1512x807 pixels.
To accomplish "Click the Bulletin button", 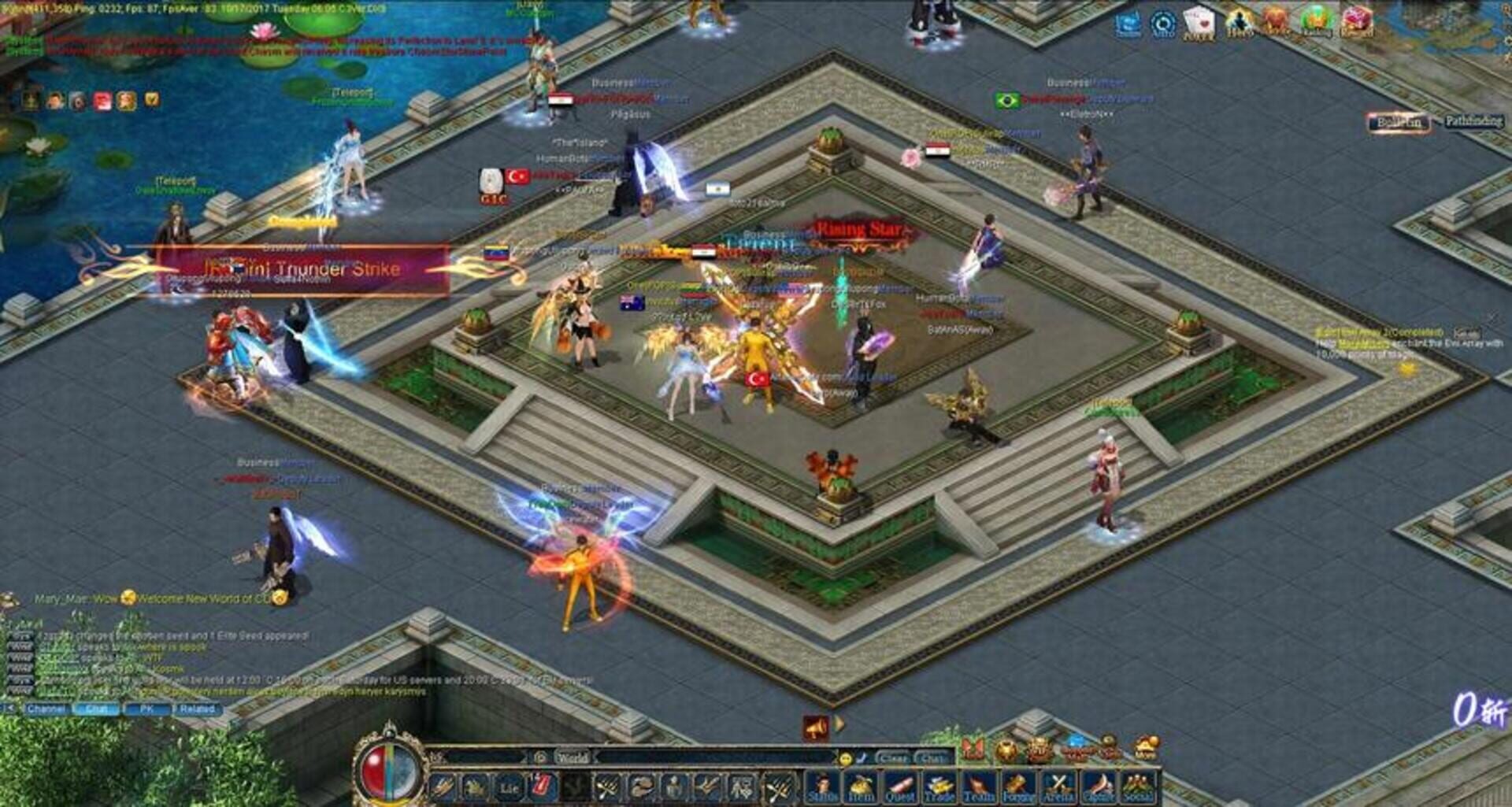I will (x=1399, y=122).
